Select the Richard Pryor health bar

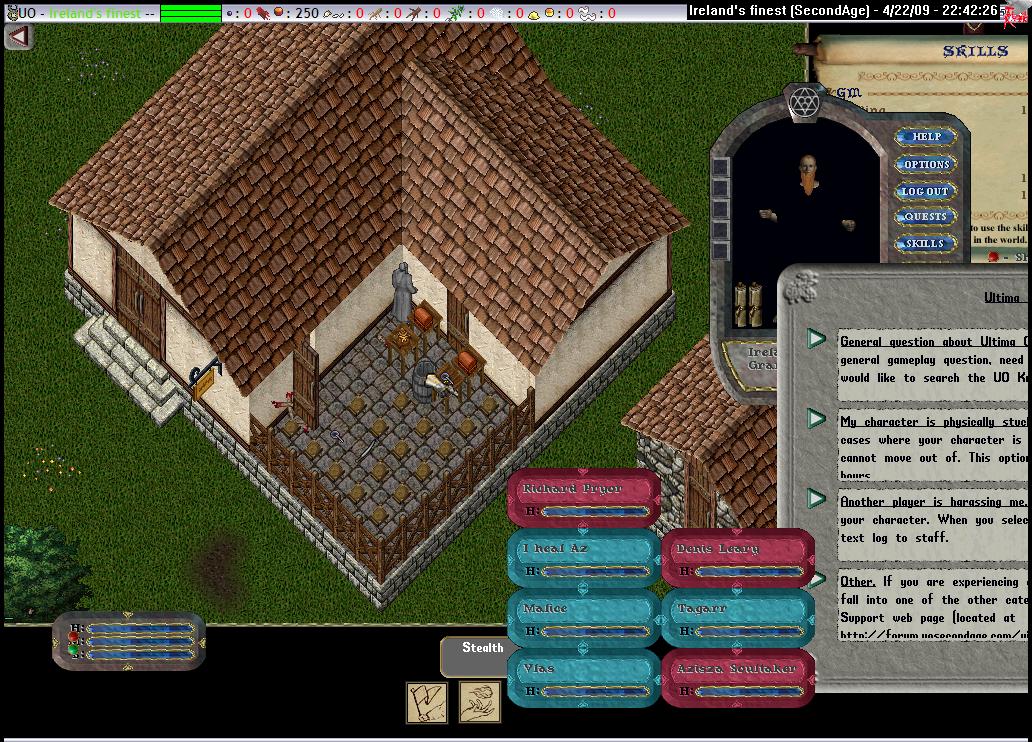[584, 499]
